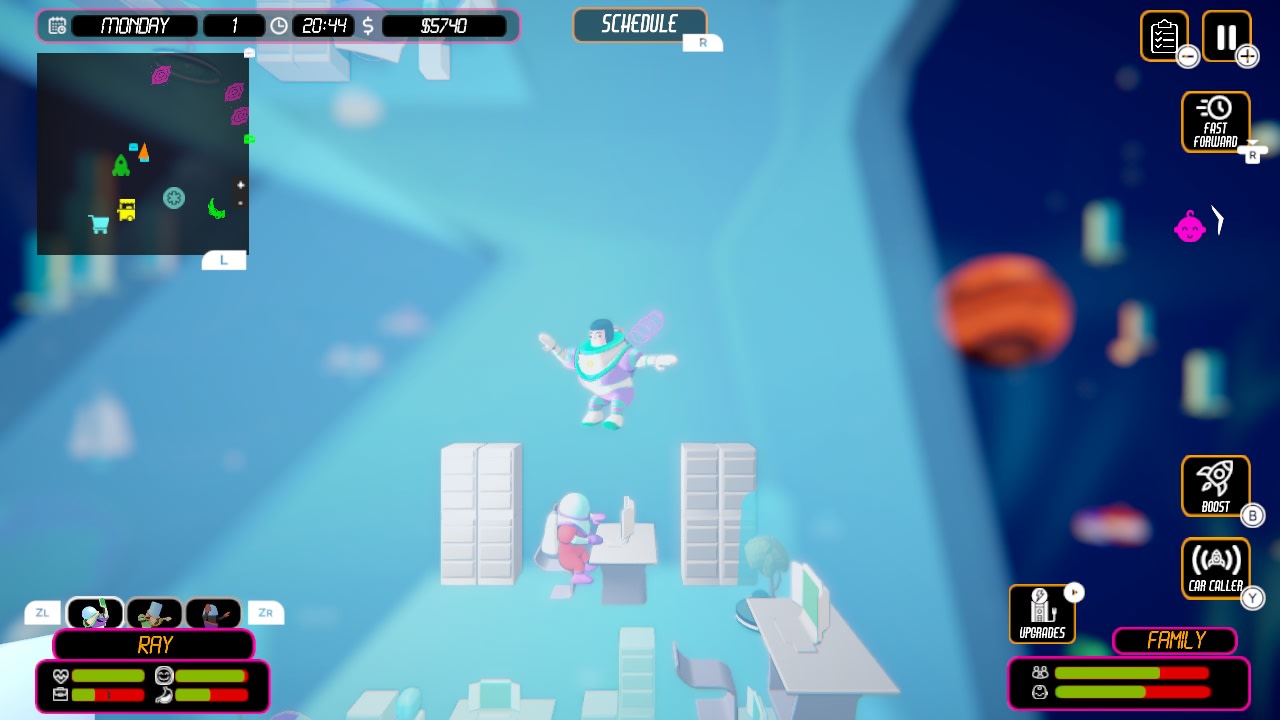Click the dollar sign icon before the money counter

[x=367, y=25]
